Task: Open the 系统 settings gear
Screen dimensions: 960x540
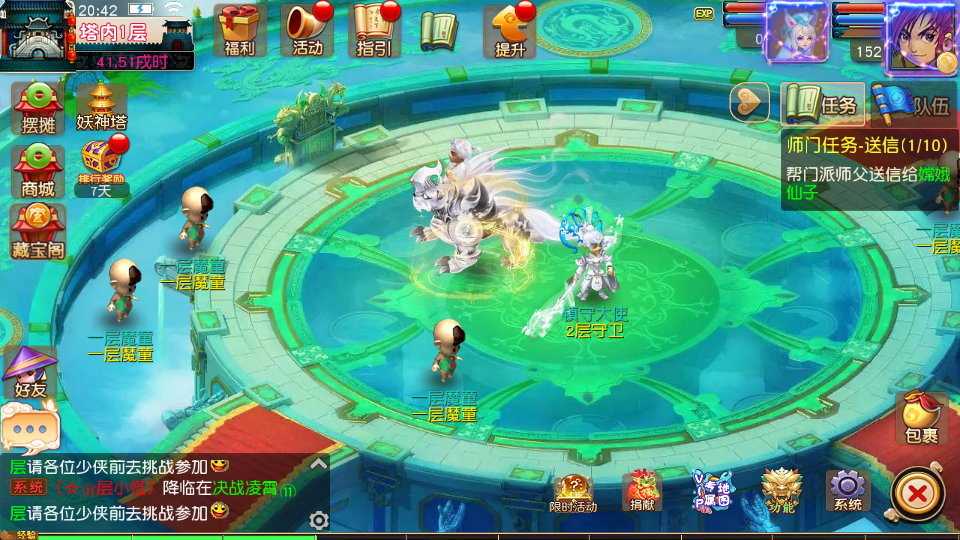Action: (x=847, y=491)
